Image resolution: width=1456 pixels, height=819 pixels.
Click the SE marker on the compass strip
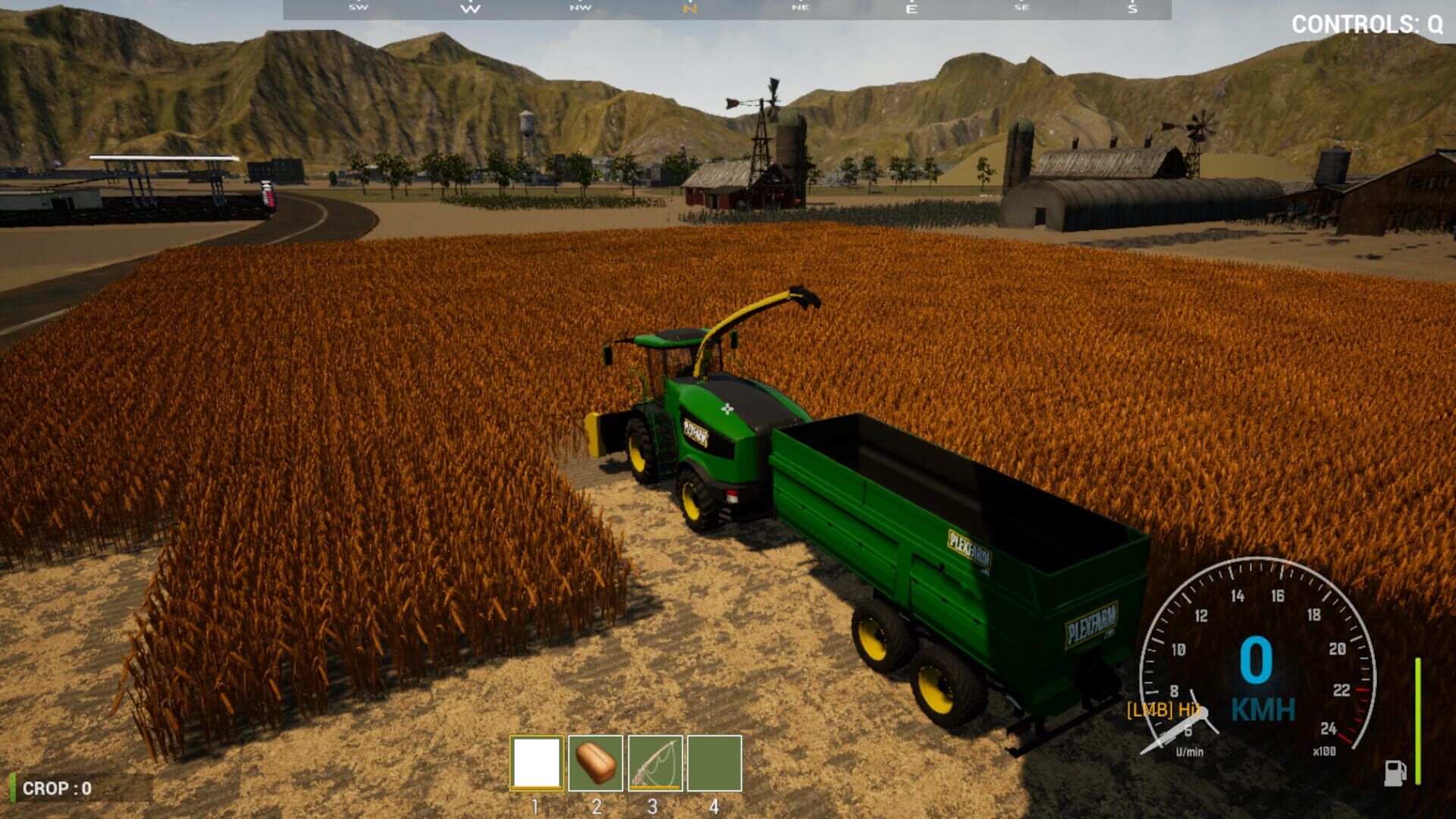(x=1023, y=9)
